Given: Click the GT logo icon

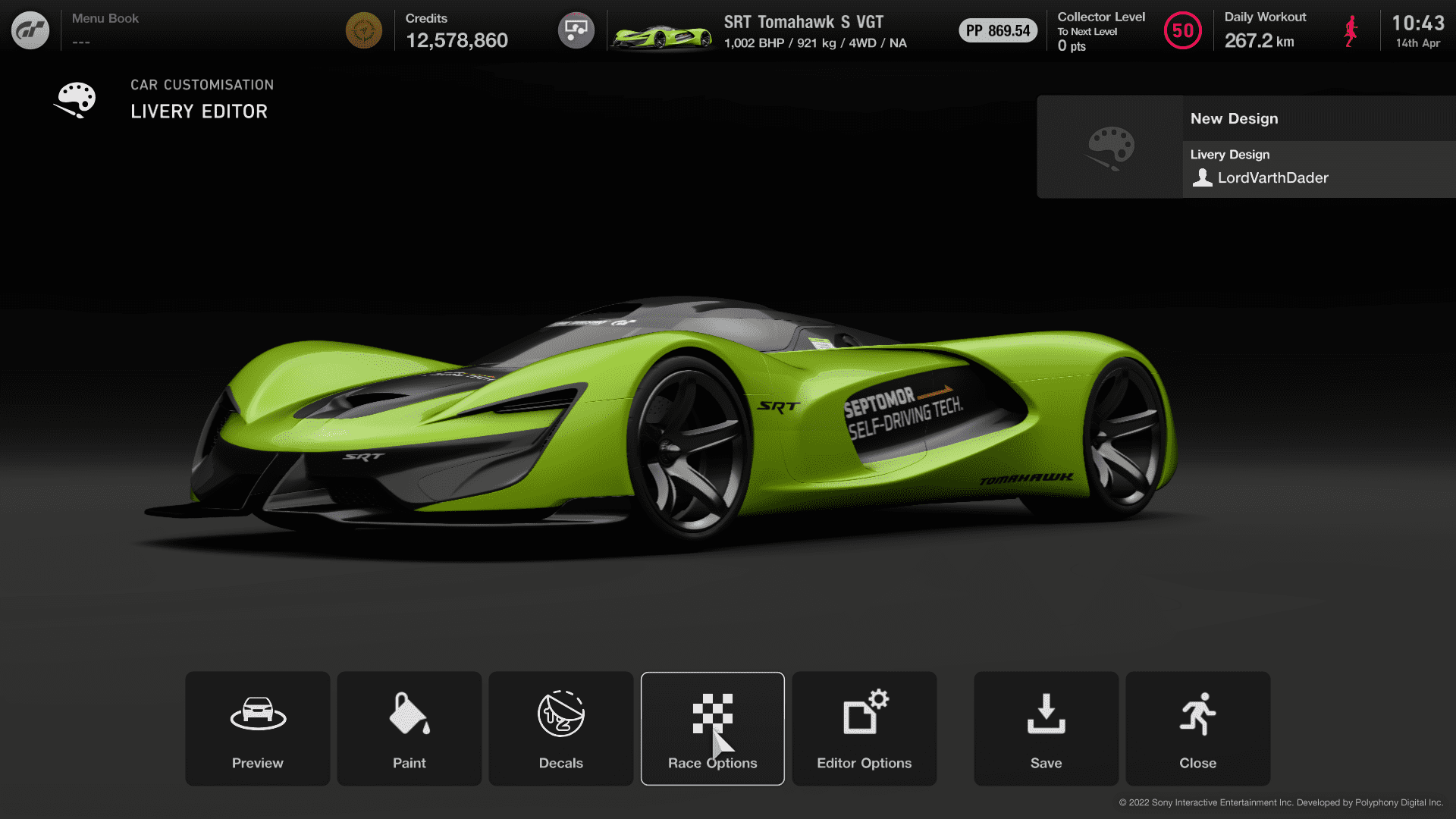Looking at the screenshot, I should [30, 30].
